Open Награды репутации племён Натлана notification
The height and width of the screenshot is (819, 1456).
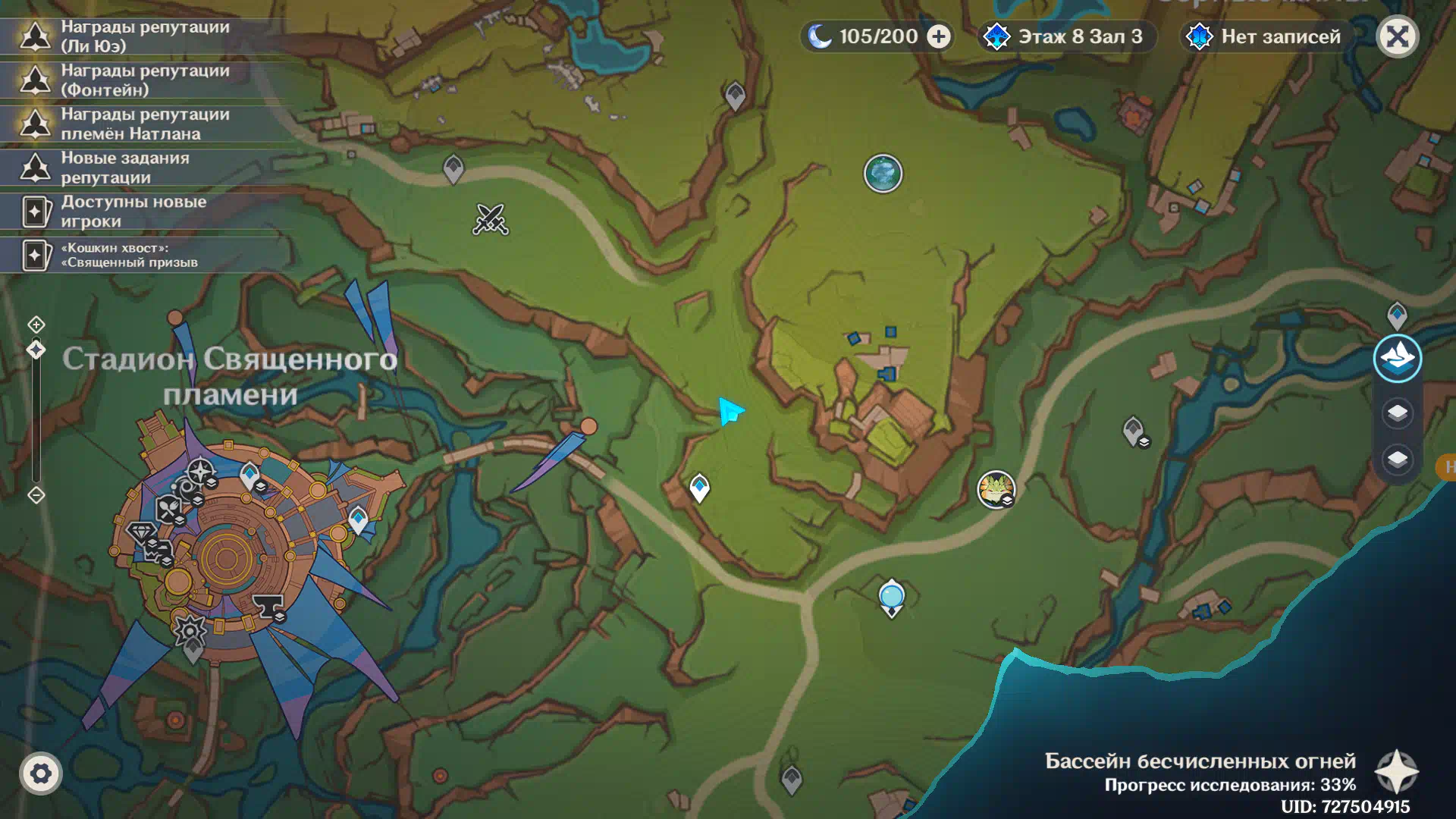click(144, 124)
